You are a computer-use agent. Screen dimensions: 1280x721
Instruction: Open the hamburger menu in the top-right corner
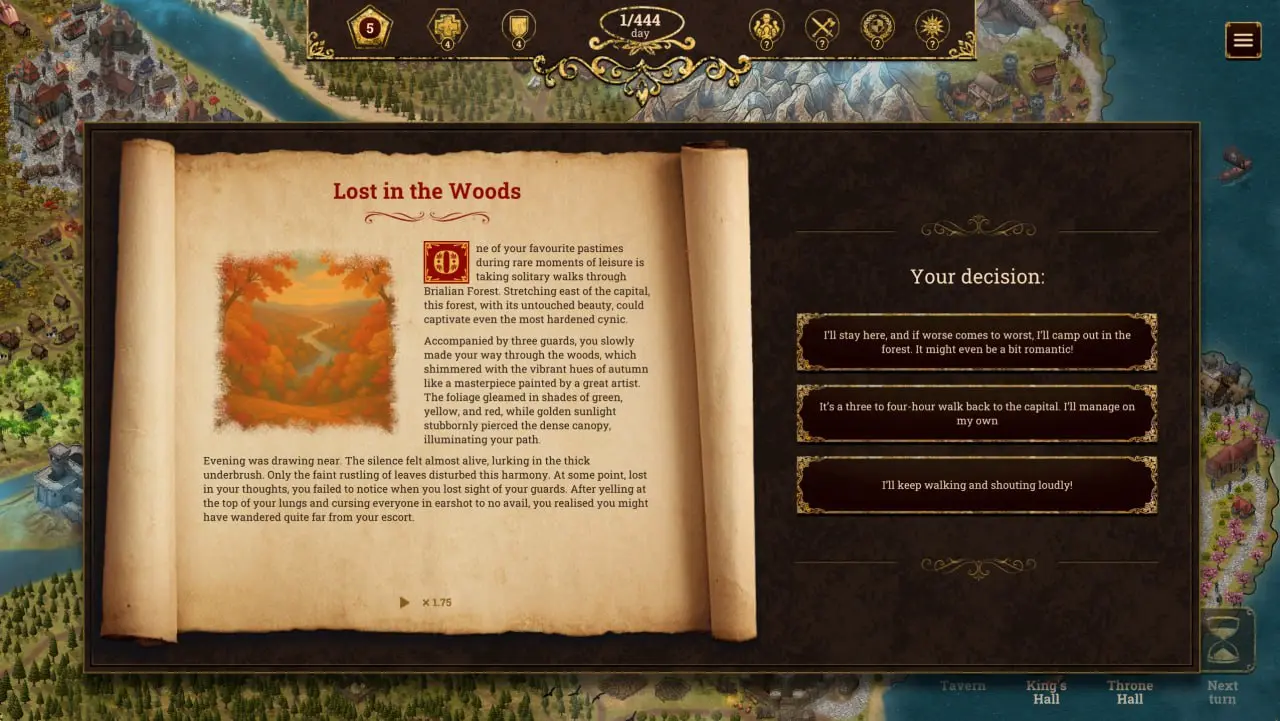(1243, 40)
